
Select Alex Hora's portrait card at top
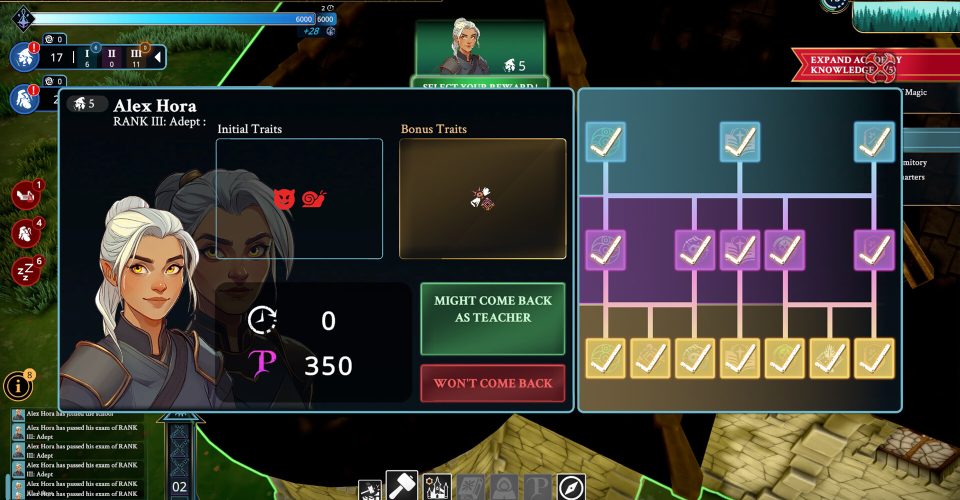[480, 48]
